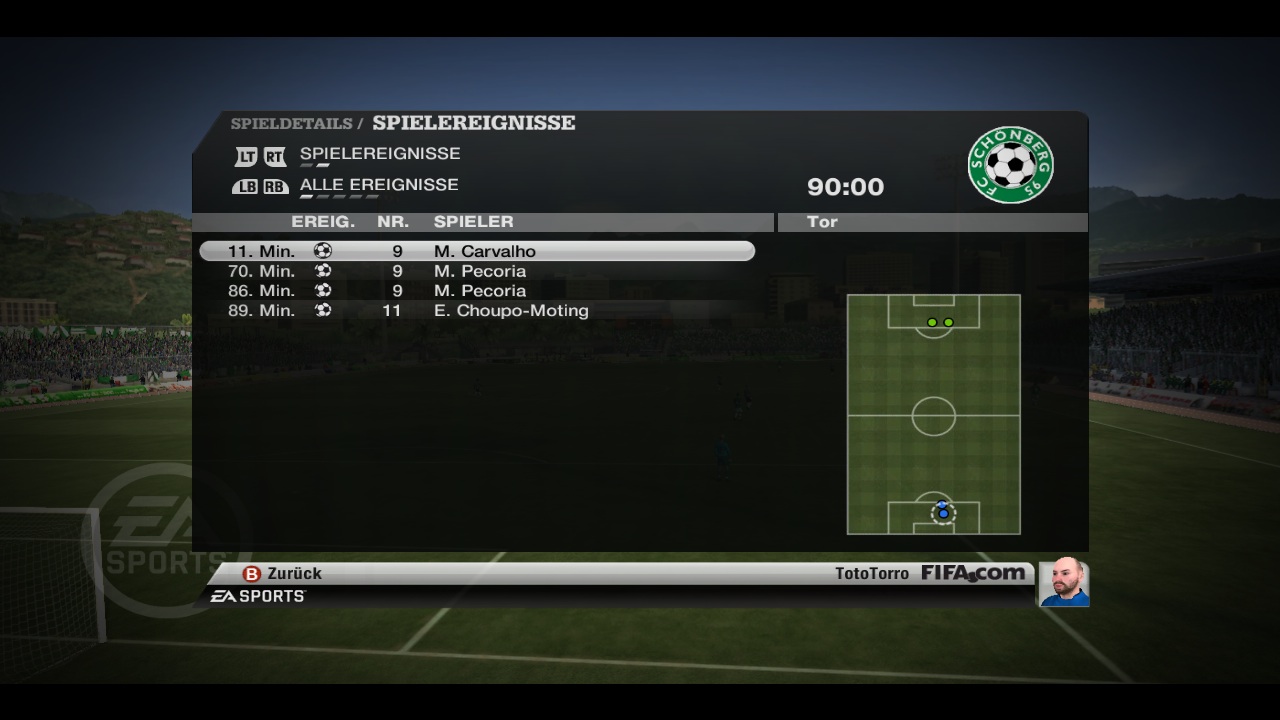Image resolution: width=1280 pixels, height=720 pixels.
Task: Highlight the 86th-minute M. Pecoria goal row
Action: (x=476, y=291)
